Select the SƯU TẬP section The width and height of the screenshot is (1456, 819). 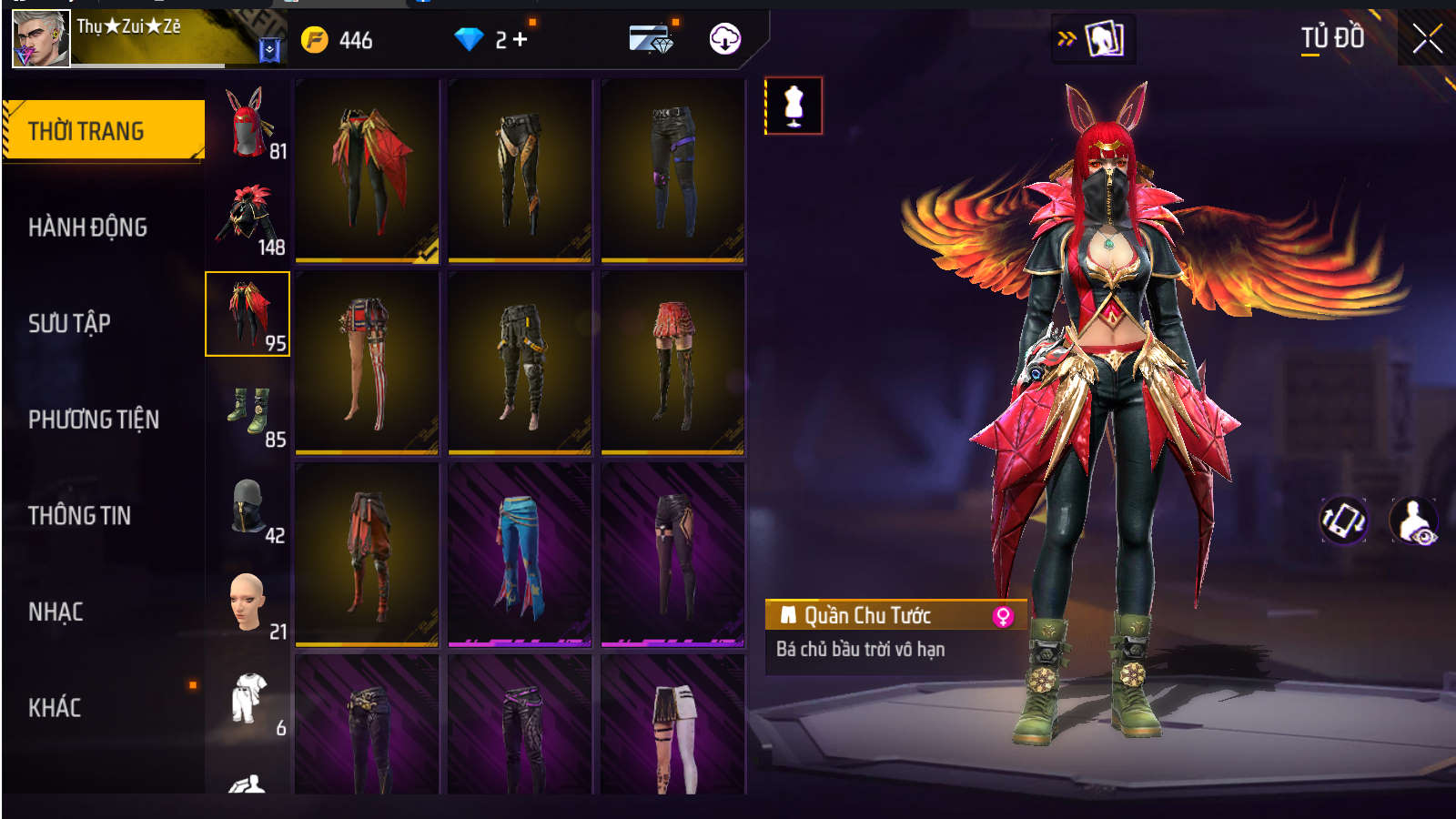click(69, 323)
